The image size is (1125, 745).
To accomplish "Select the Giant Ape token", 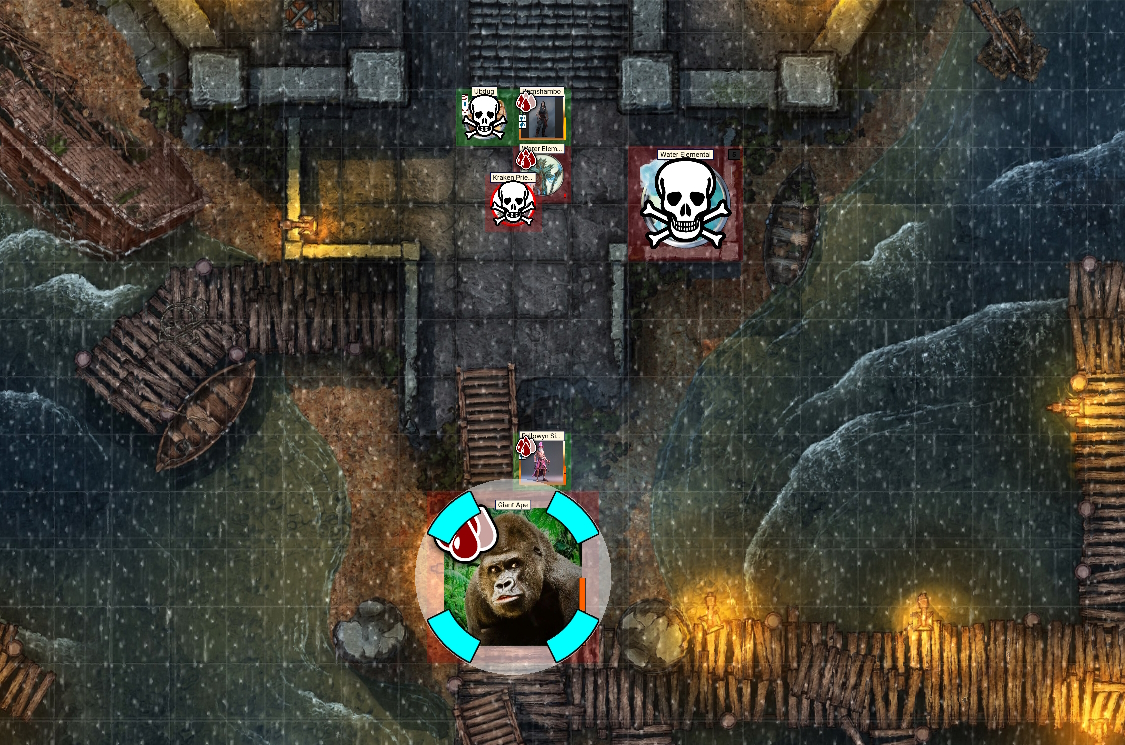I will (x=512, y=580).
